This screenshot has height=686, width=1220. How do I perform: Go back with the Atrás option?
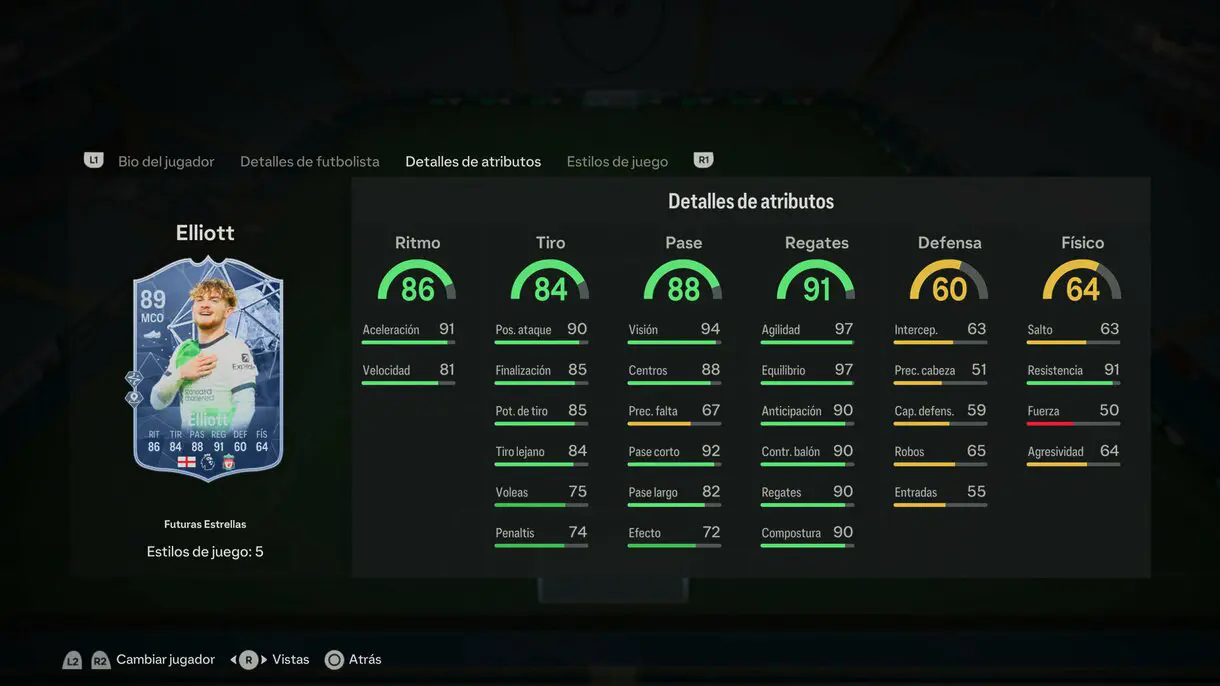[365, 660]
